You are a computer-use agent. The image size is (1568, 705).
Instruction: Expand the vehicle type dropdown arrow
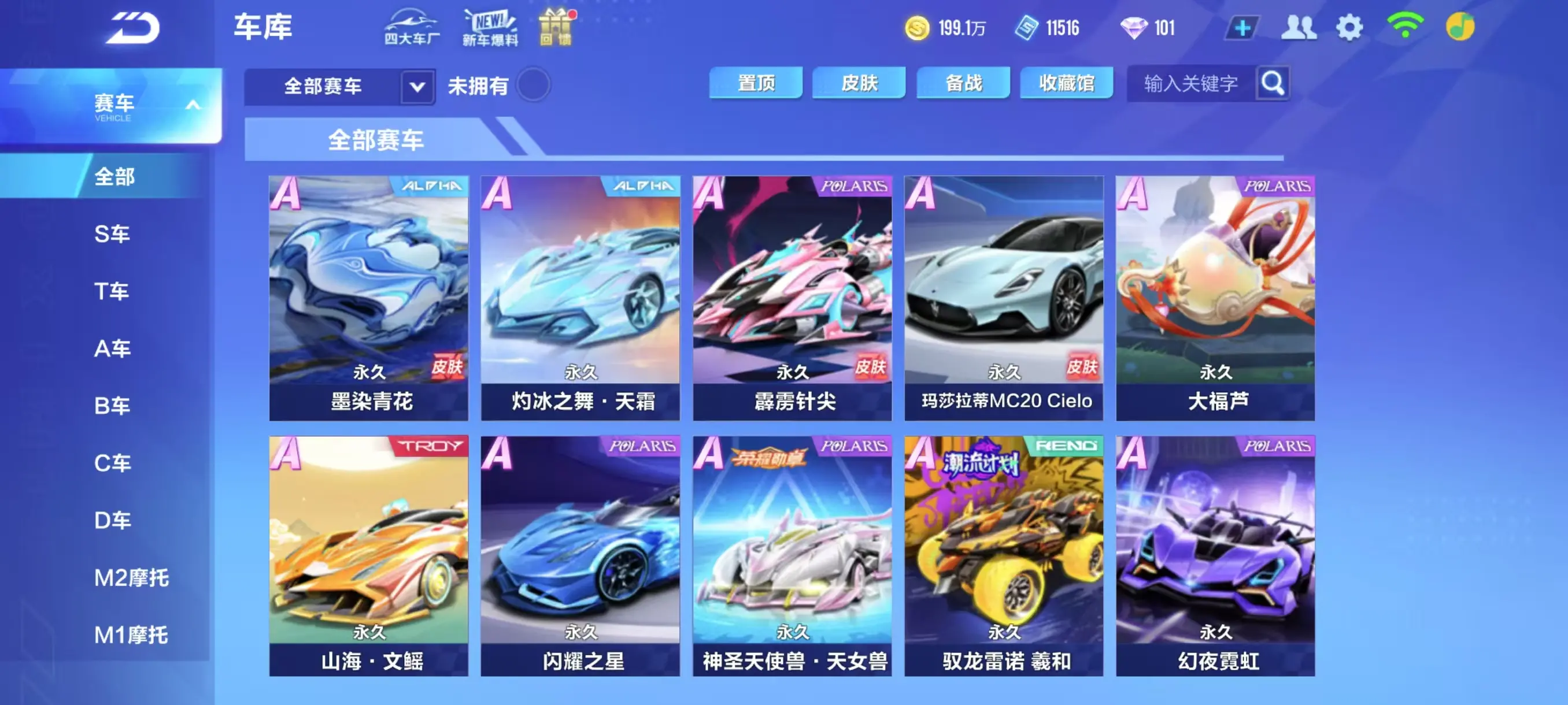point(416,87)
